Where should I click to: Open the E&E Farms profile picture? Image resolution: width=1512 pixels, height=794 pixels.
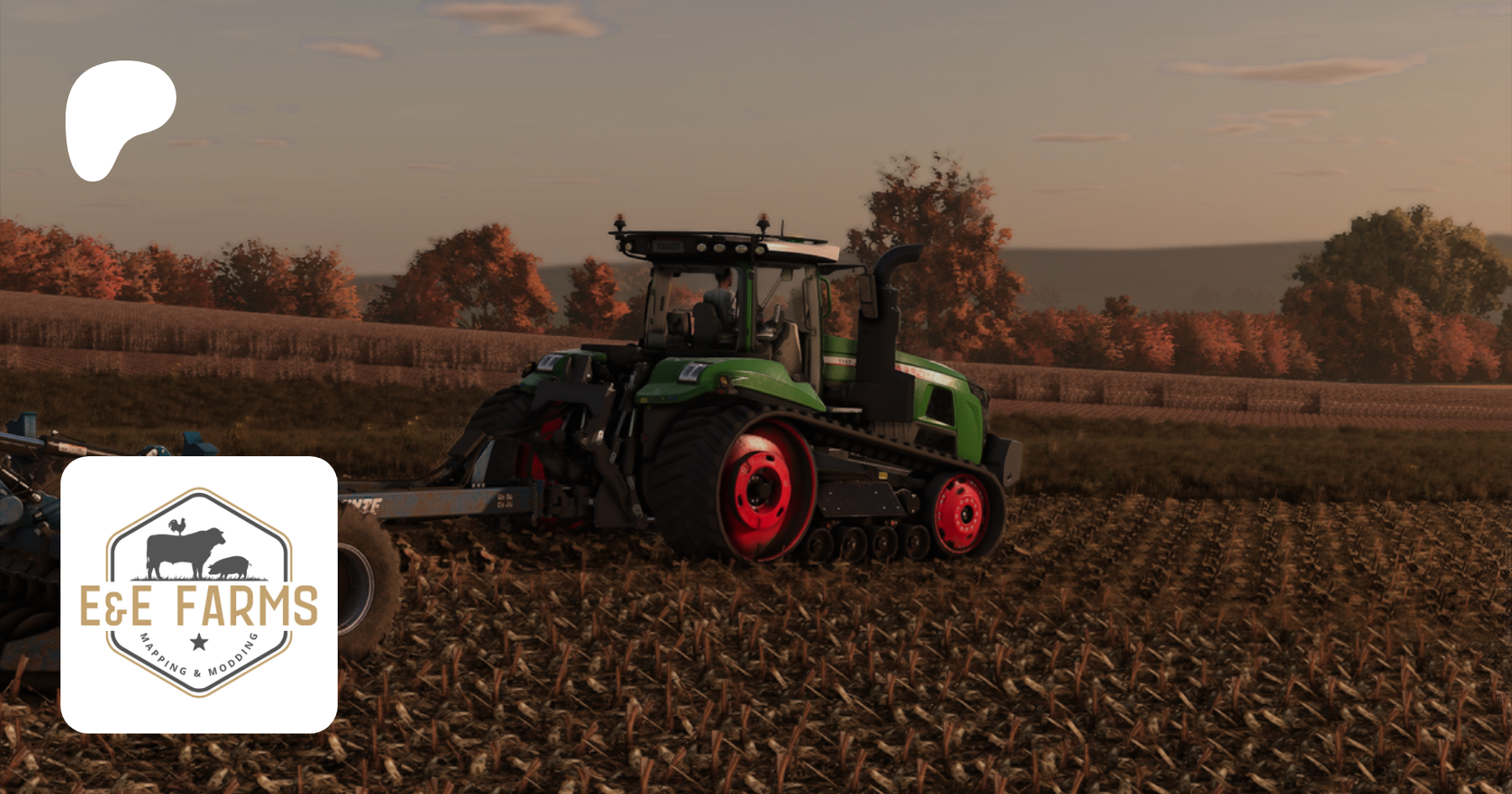click(x=199, y=594)
